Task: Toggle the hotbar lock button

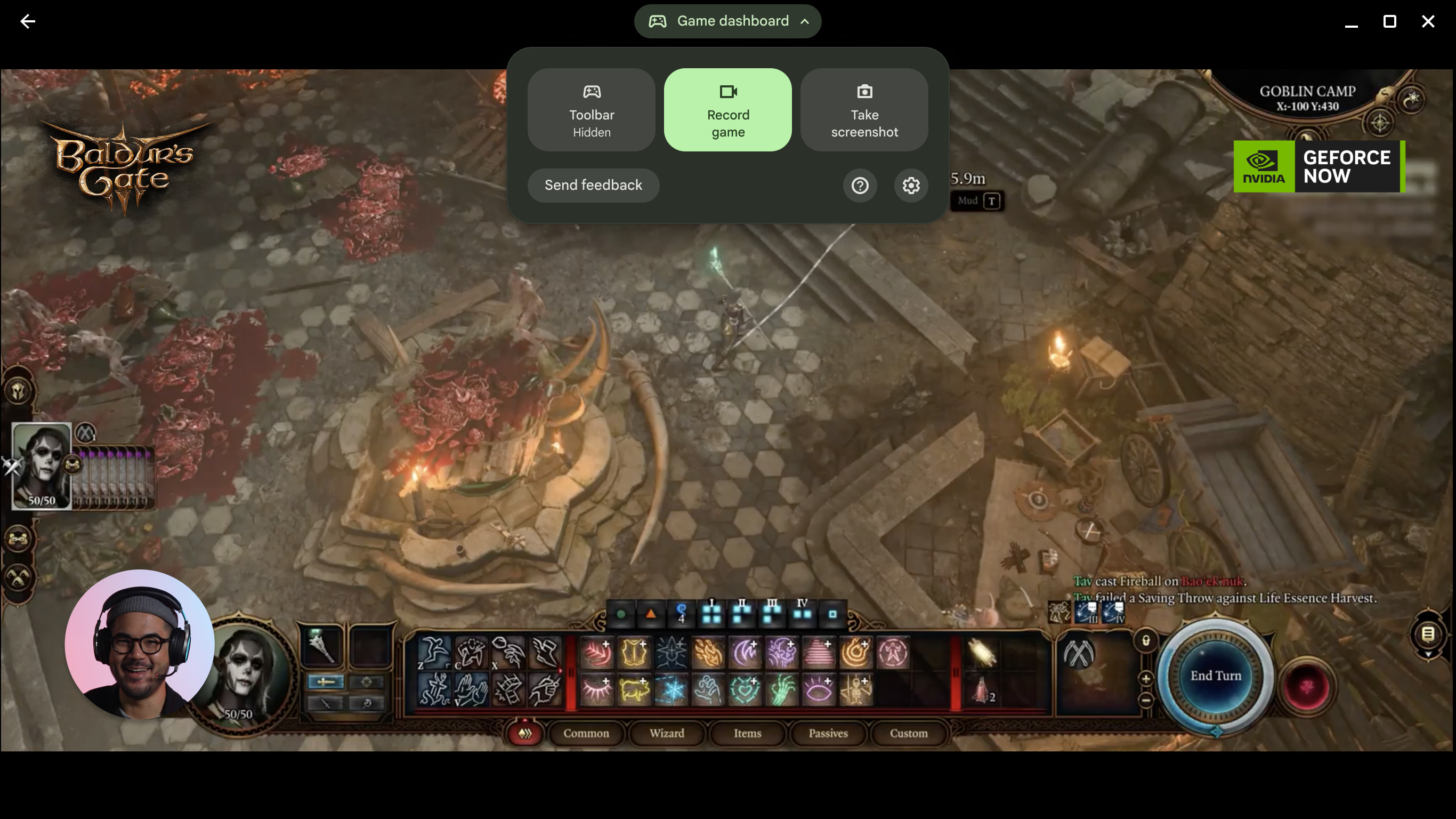Action: [x=1146, y=641]
